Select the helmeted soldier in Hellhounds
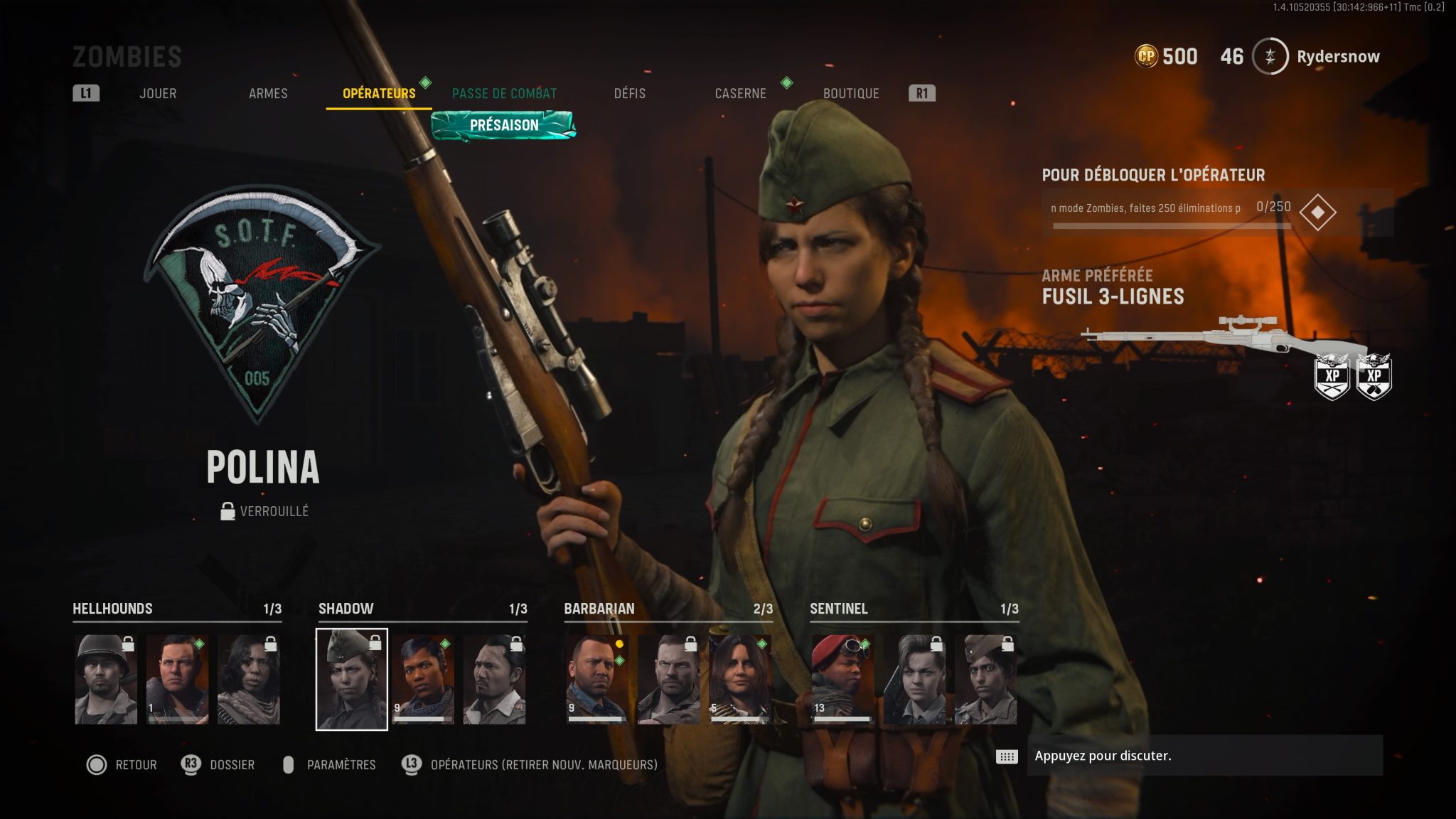The image size is (1456, 819). point(106,680)
